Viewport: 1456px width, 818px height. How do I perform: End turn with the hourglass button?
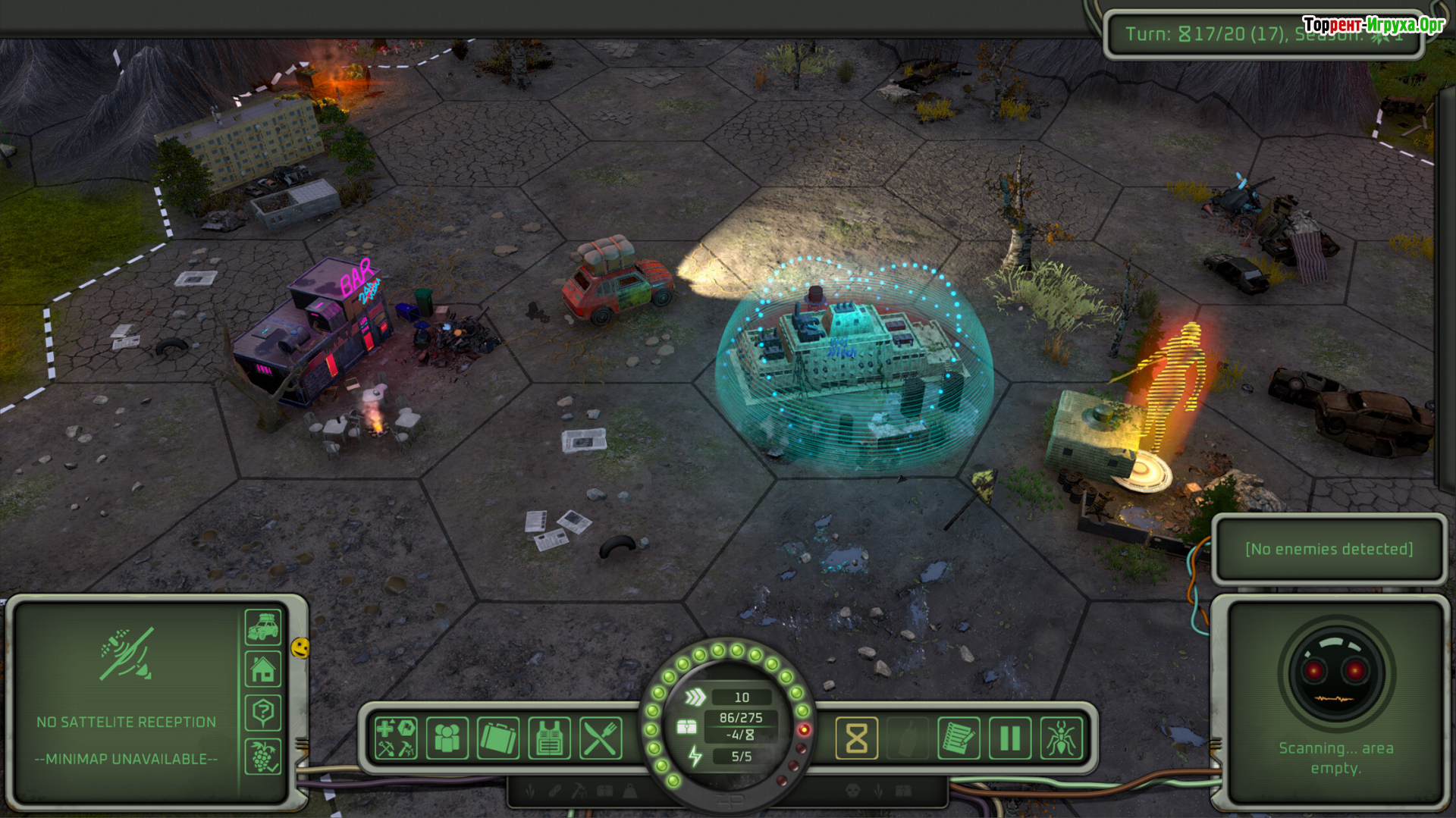(x=856, y=738)
